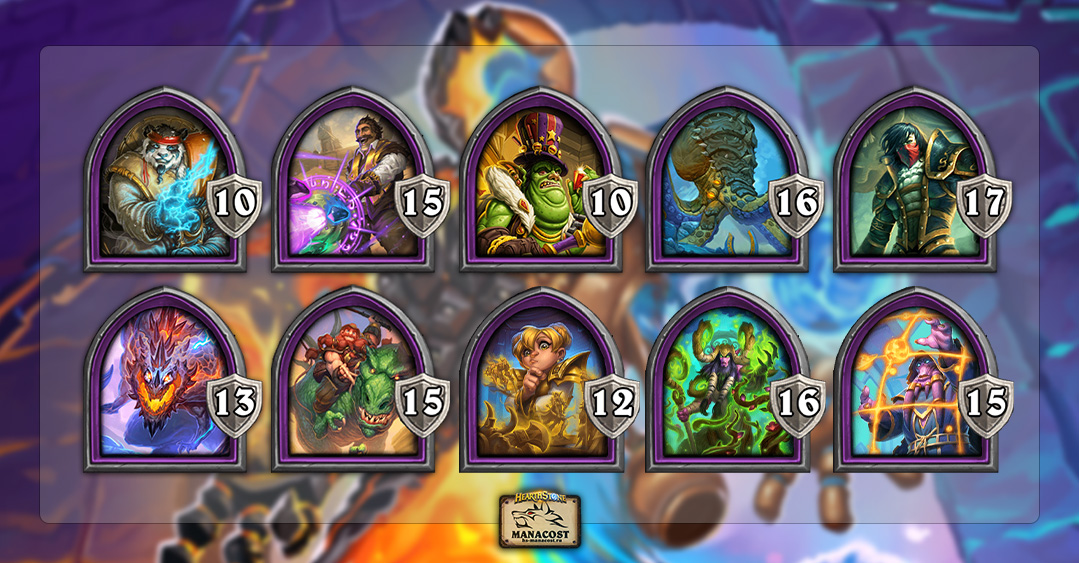
Task: Select the pandaren hero with lightning orb
Action: 164,185
